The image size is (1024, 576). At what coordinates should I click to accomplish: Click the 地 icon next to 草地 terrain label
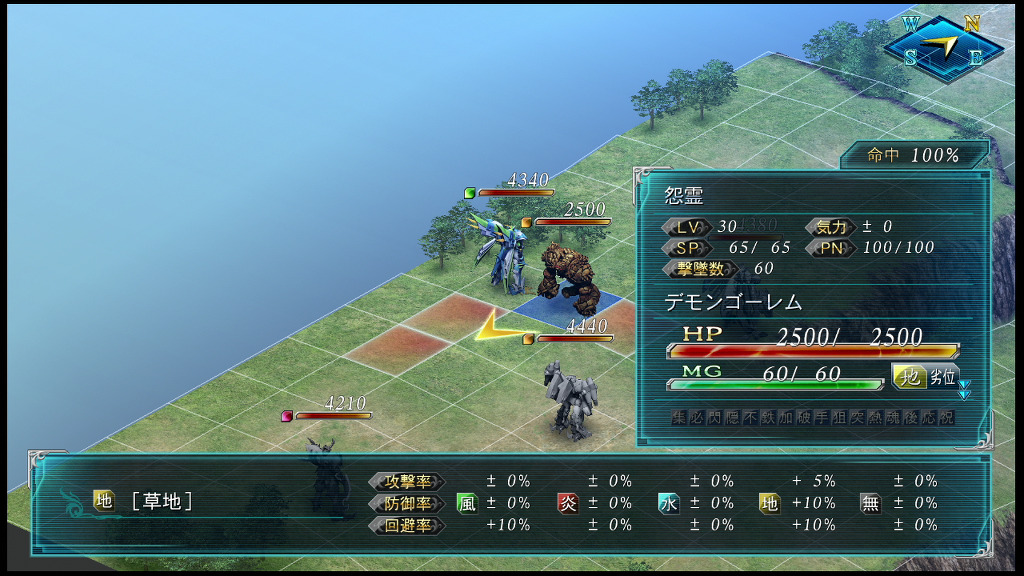tap(104, 501)
